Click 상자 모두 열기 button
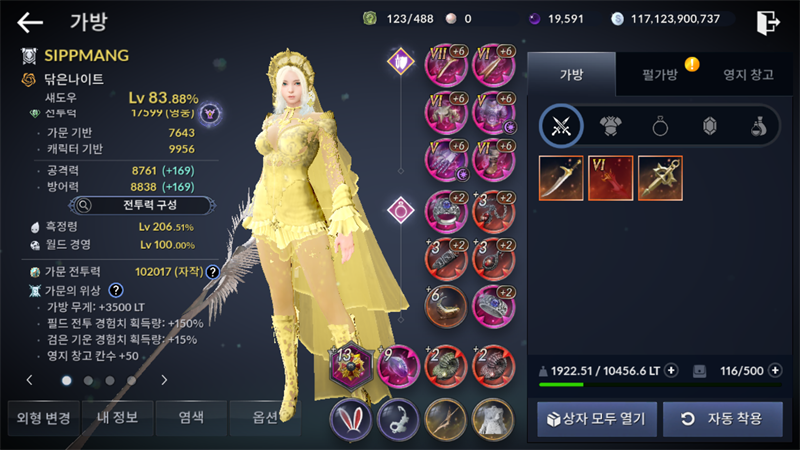Screen dimensions: 800x450 [x=596, y=418]
